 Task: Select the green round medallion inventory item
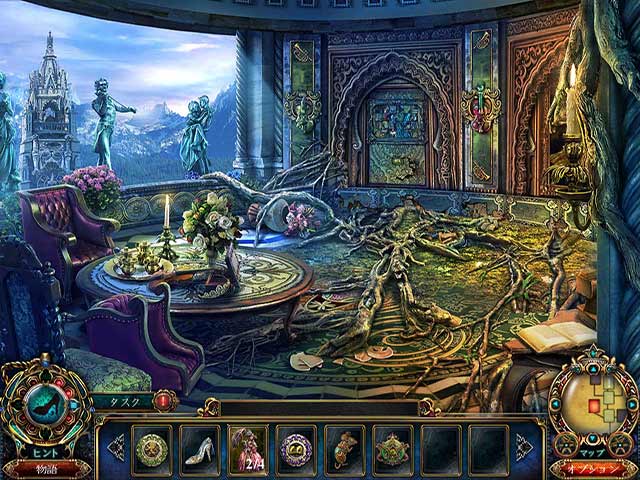(152, 449)
